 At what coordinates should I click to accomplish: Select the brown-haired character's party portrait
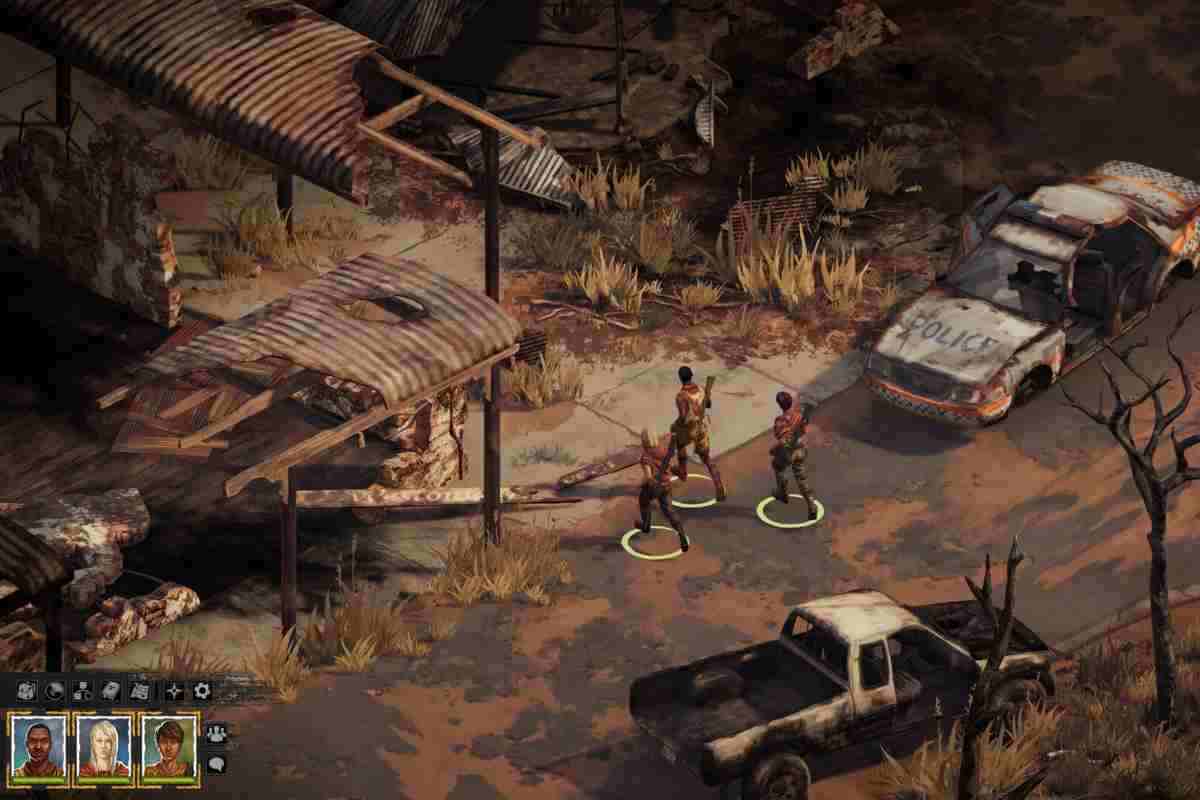click(169, 745)
